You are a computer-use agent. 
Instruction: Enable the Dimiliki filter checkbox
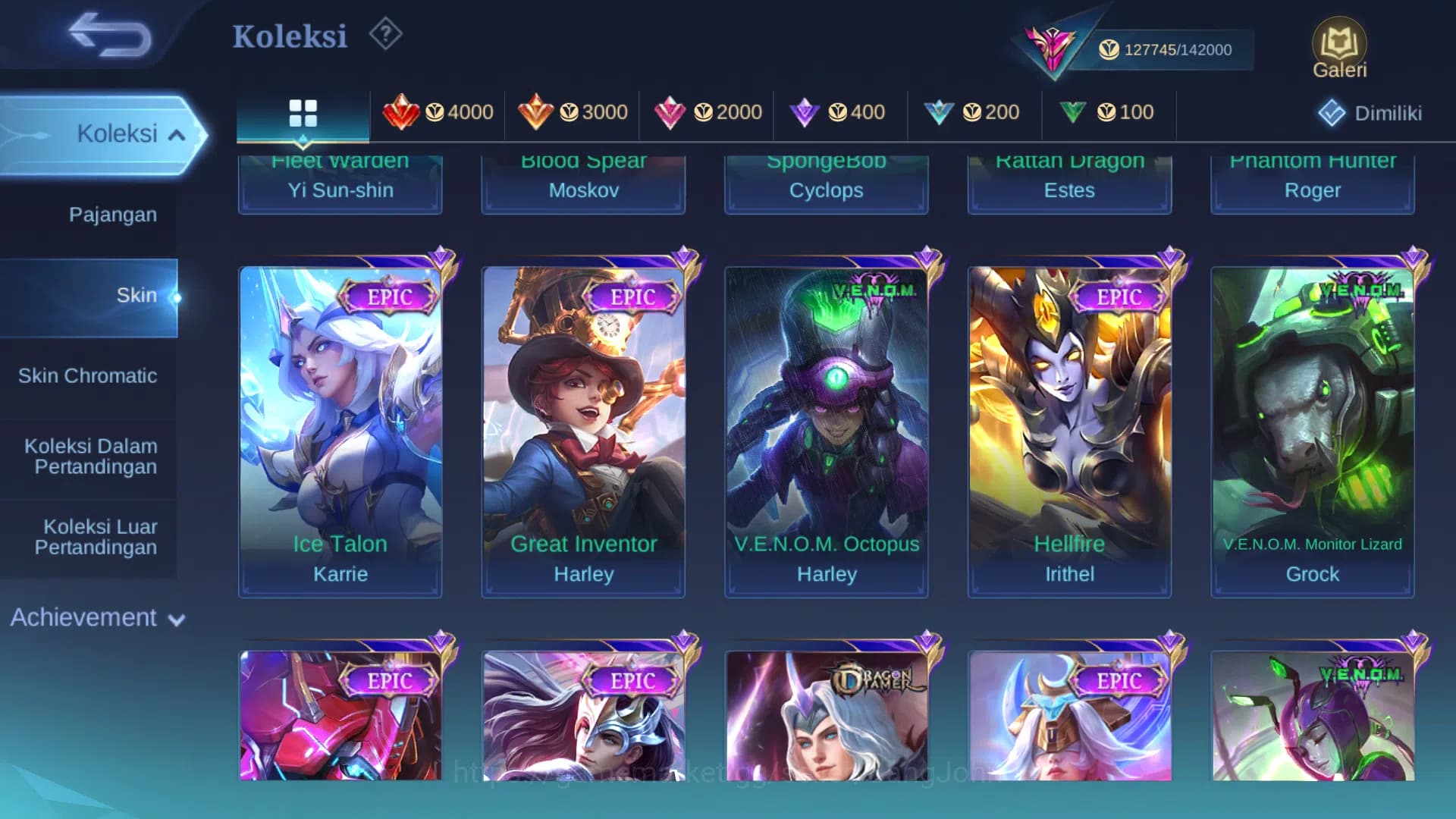(1331, 111)
